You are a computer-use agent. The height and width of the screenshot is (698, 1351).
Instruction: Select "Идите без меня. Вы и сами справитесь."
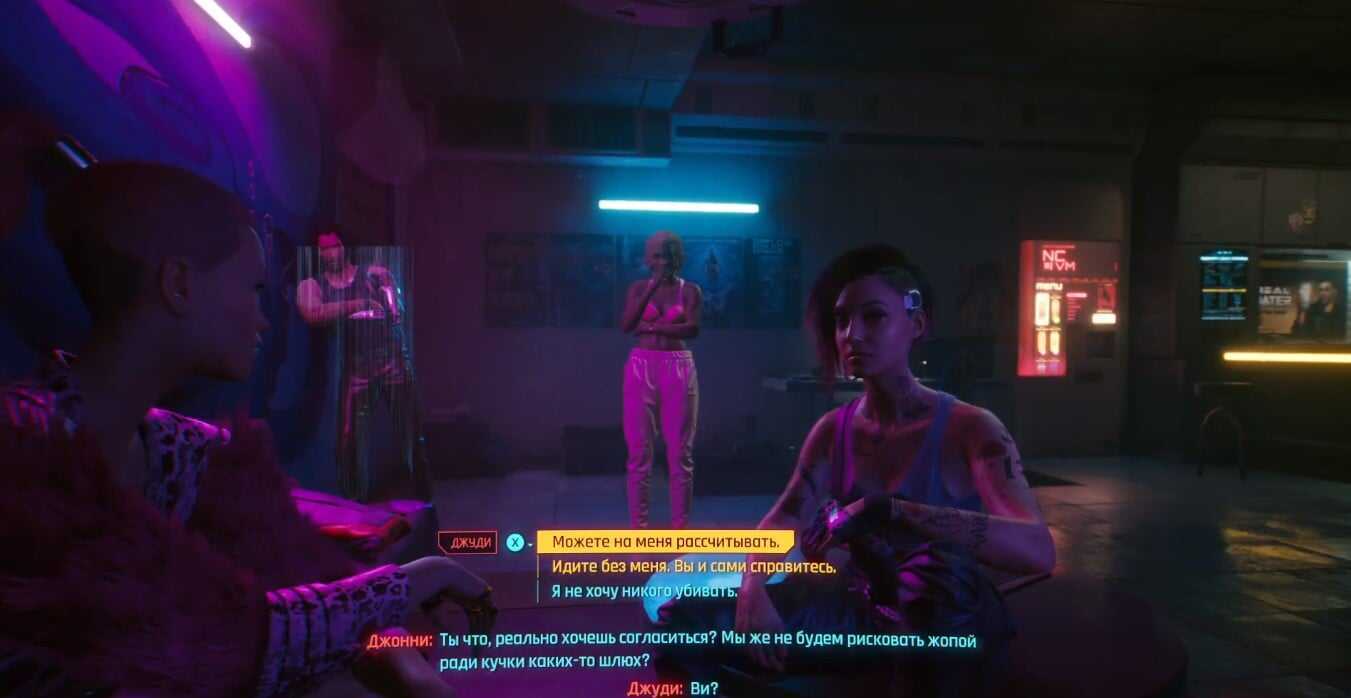pyautogui.click(x=693, y=567)
